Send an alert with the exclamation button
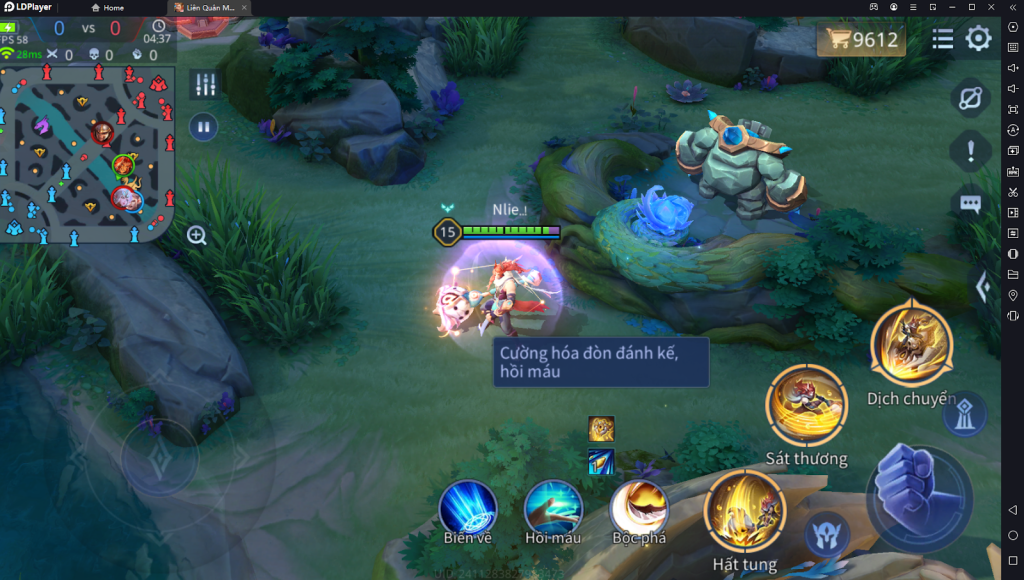This screenshot has height=580, width=1024. [970, 151]
